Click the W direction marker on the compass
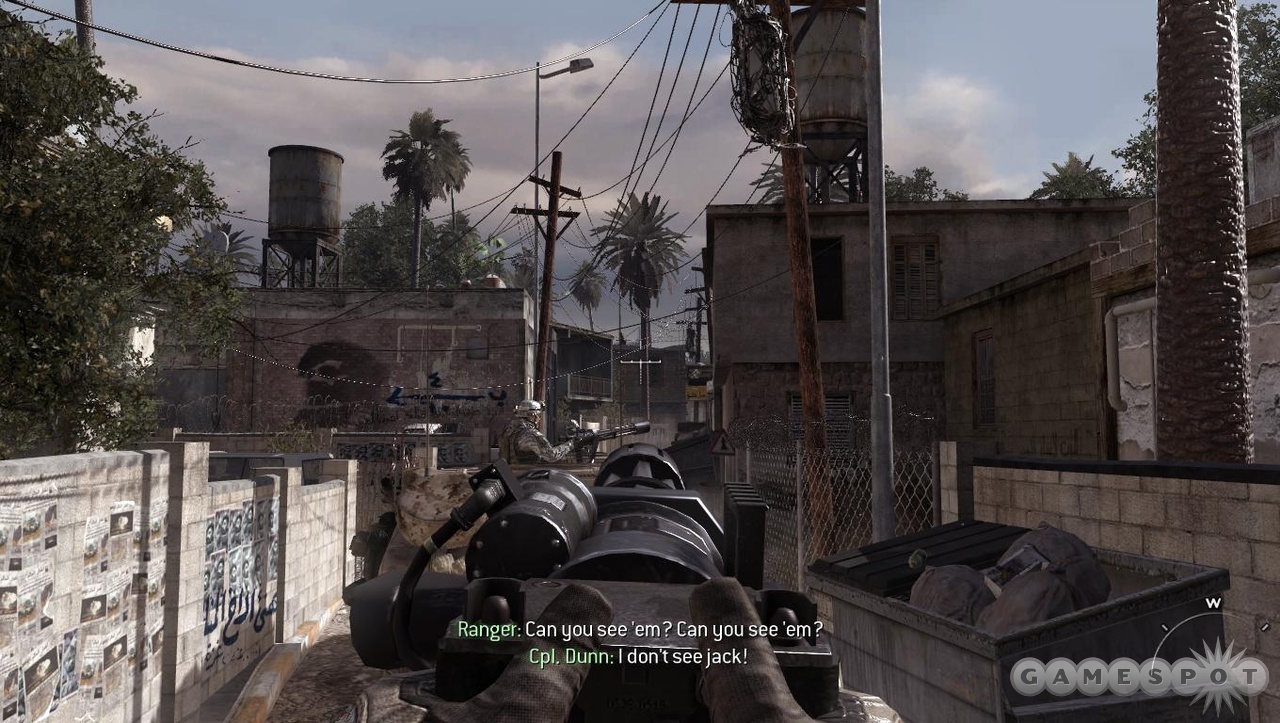 [1214, 601]
